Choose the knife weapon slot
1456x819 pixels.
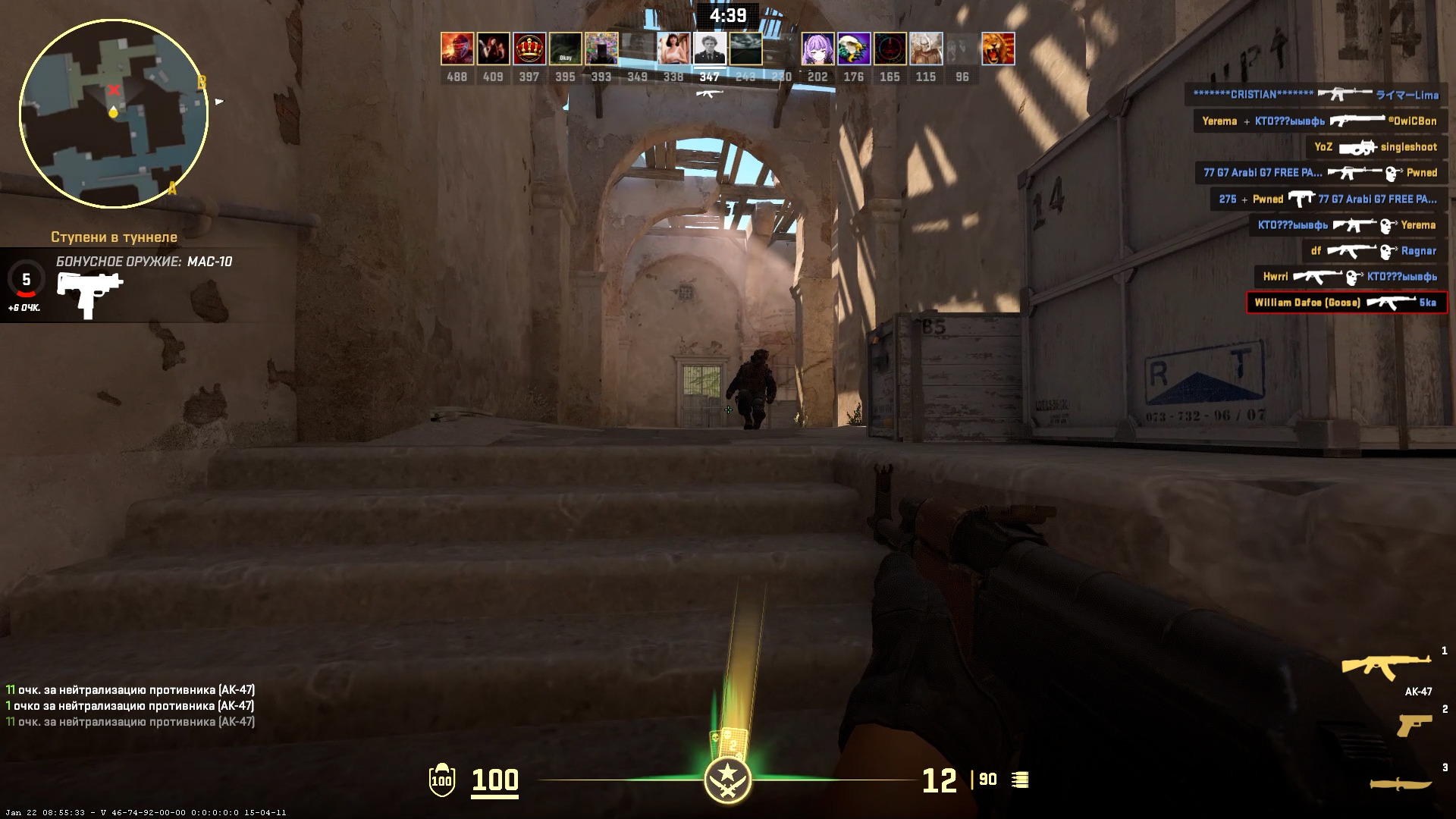1400,783
